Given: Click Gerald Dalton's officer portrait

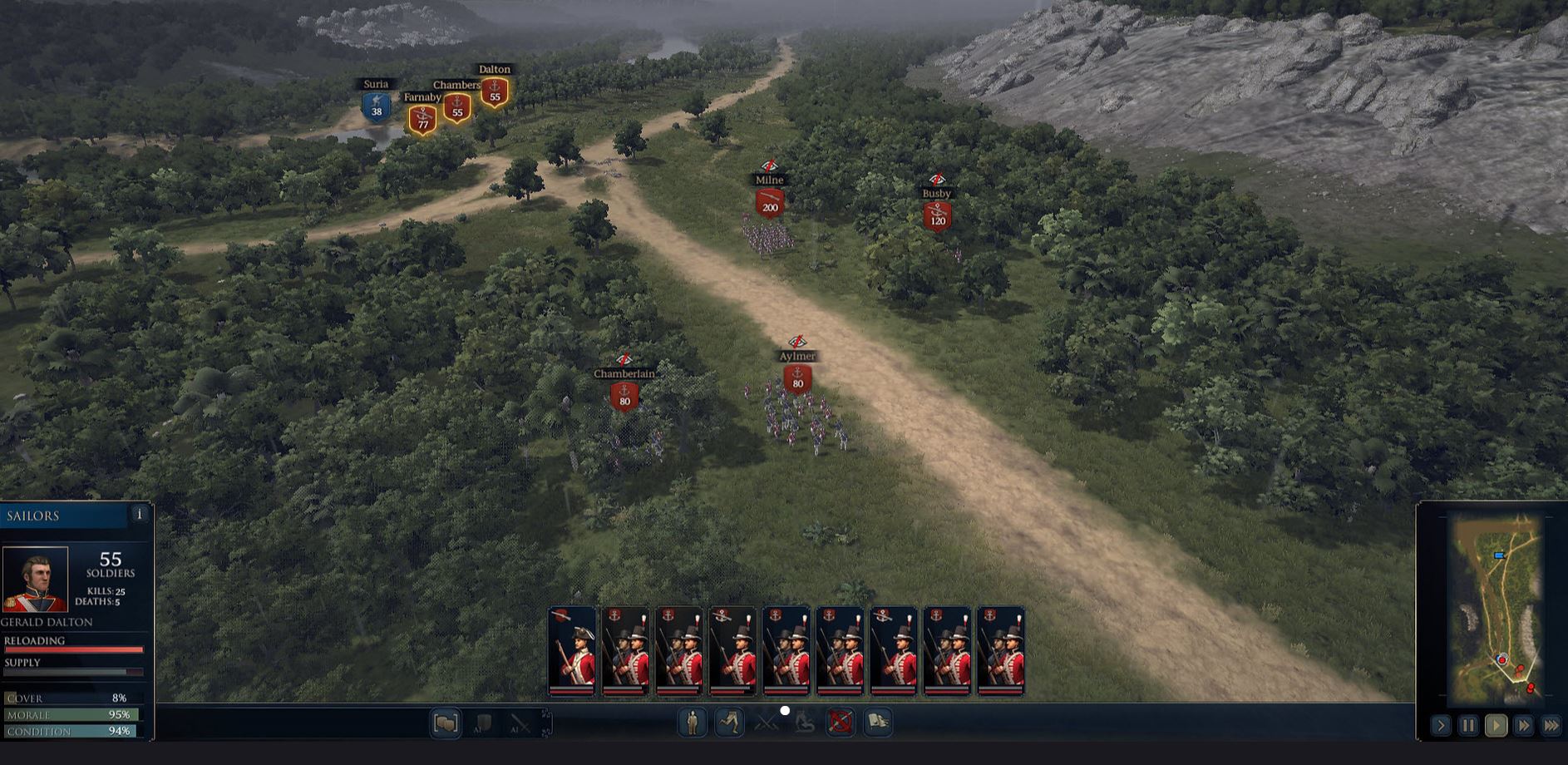Looking at the screenshot, I should pyautogui.click(x=35, y=580).
